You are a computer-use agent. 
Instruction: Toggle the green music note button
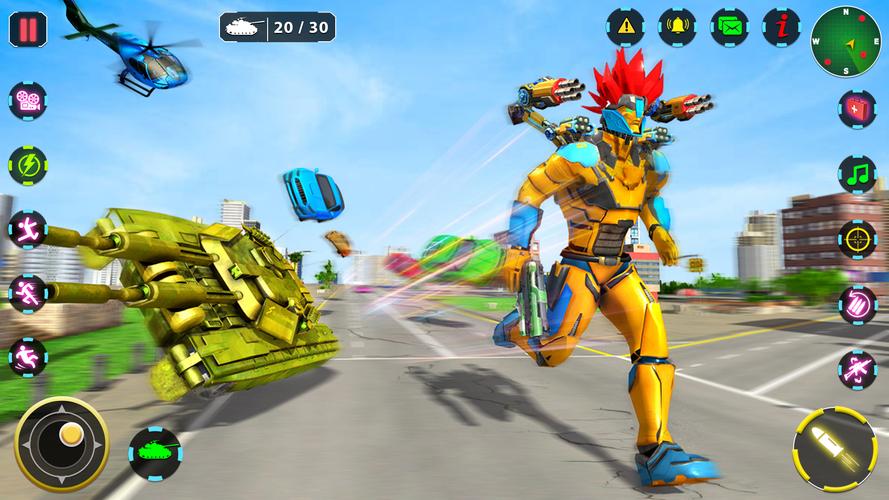click(x=857, y=174)
